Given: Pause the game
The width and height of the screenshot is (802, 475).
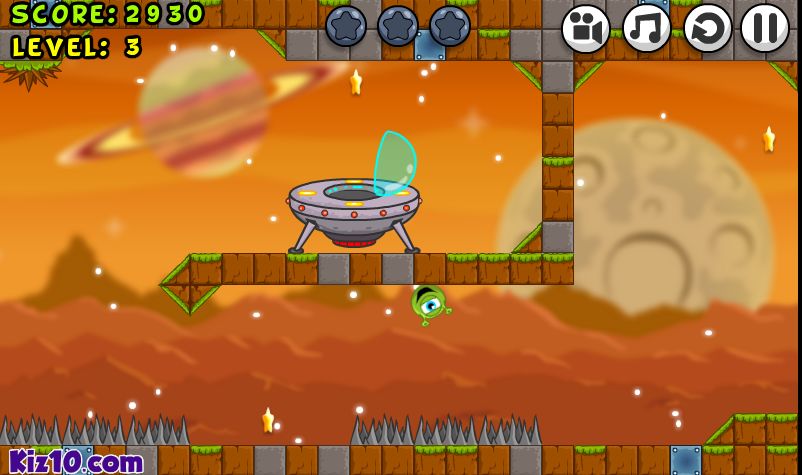Looking at the screenshot, I should click(766, 28).
